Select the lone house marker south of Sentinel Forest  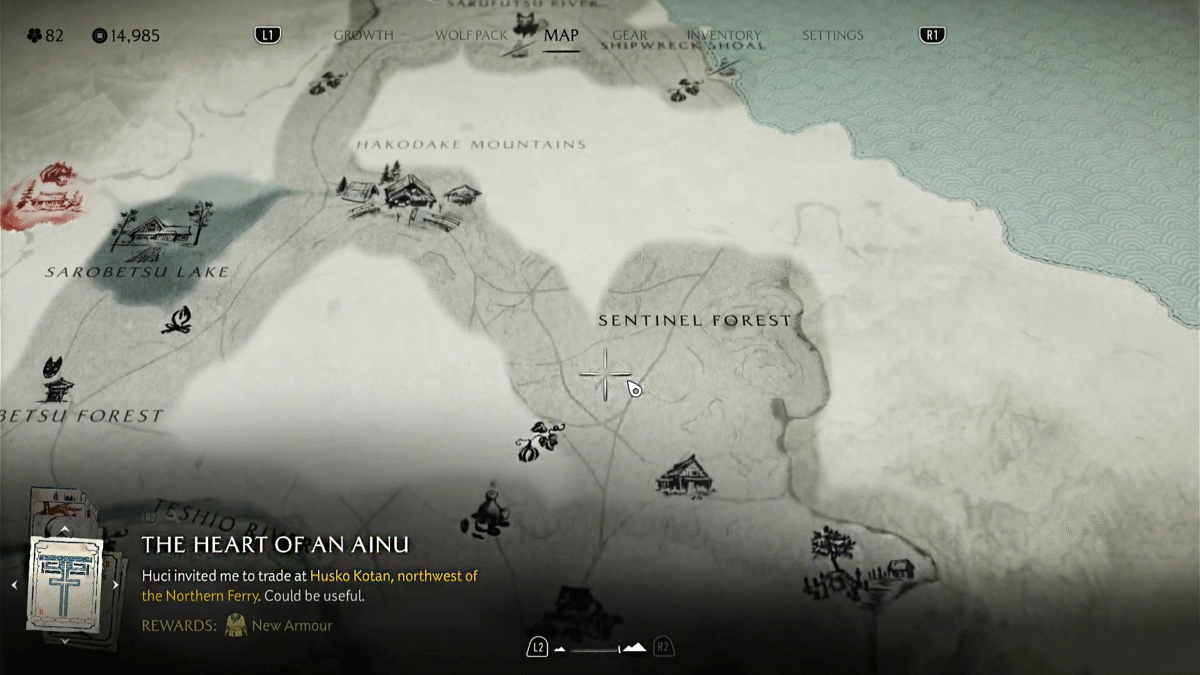tap(685, 474)
